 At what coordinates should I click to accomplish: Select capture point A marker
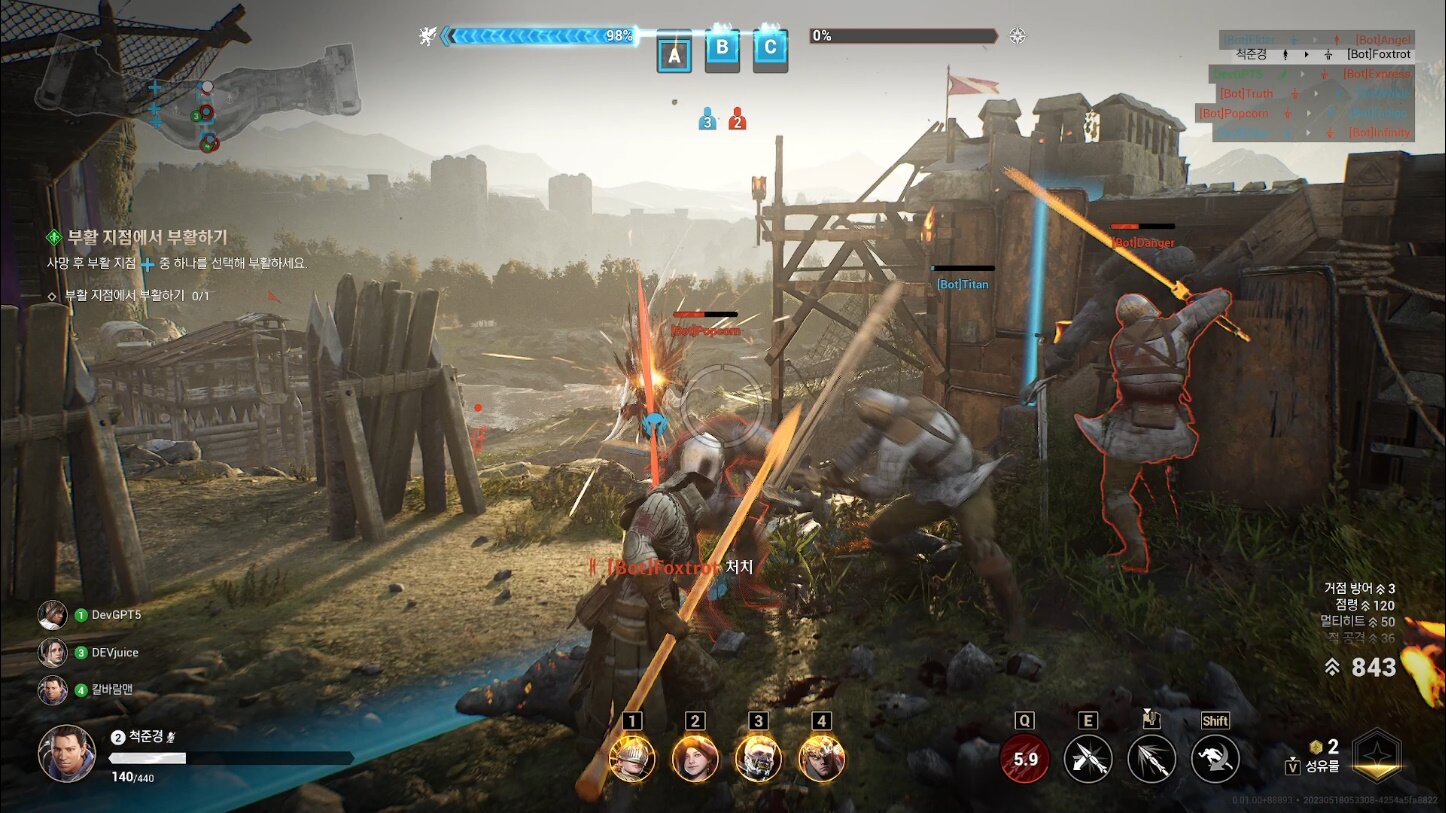[x=674, y=55]
